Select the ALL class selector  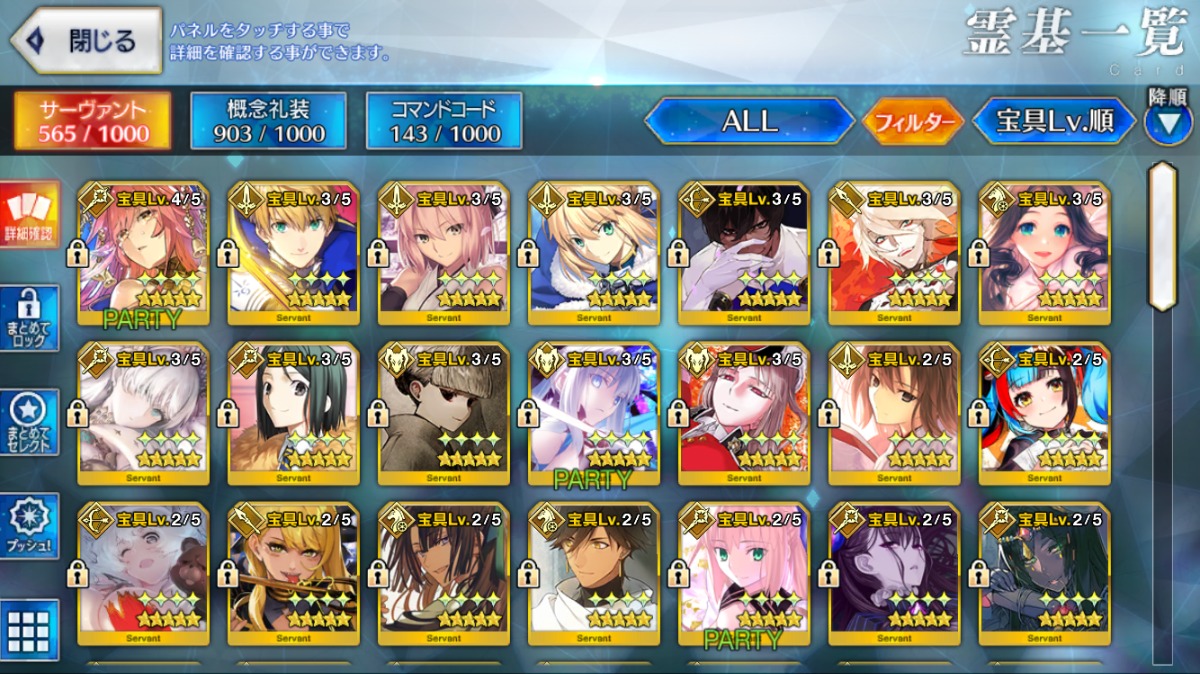click(749, 122)
